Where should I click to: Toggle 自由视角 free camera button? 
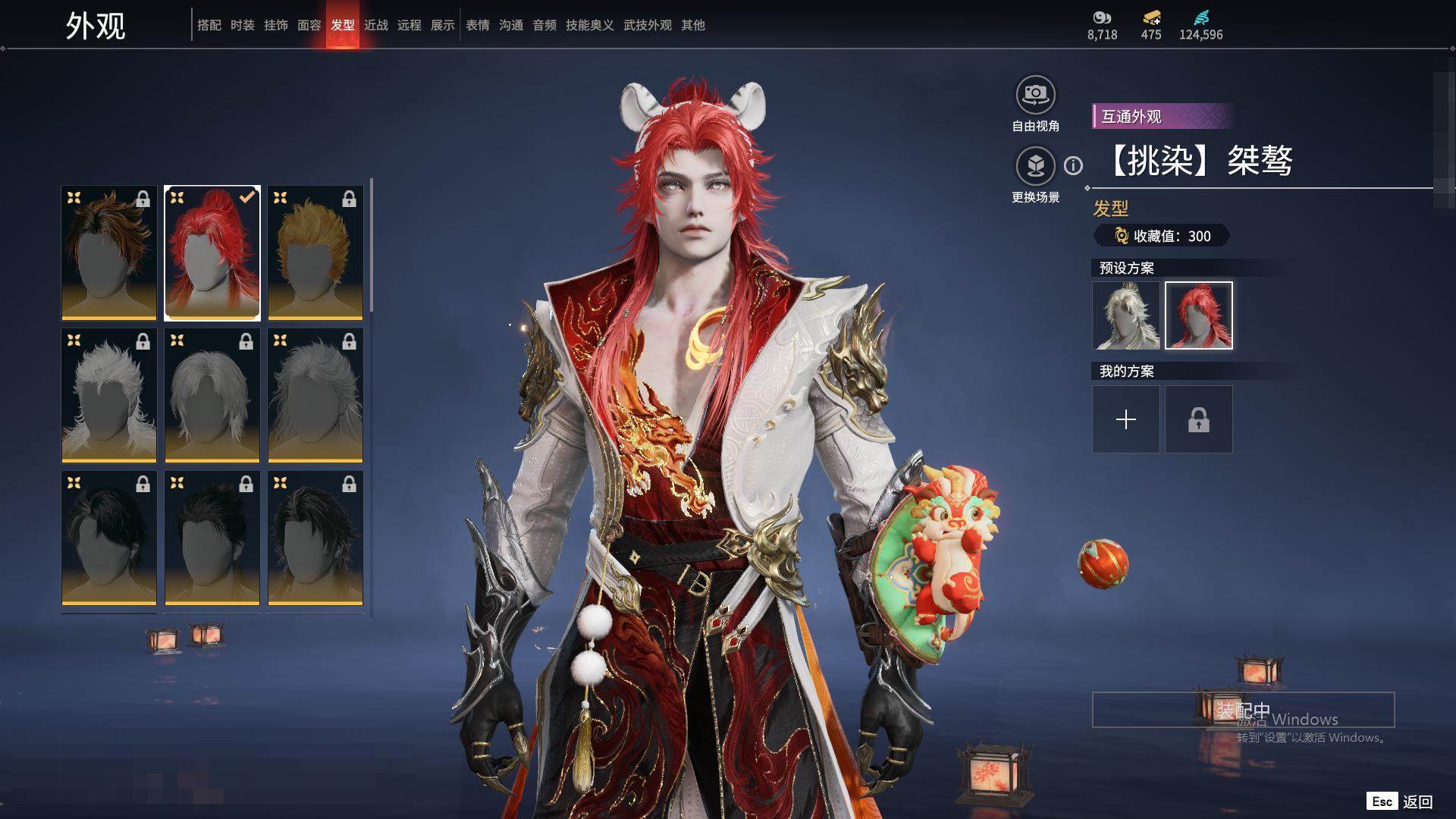coord(1035,95)
